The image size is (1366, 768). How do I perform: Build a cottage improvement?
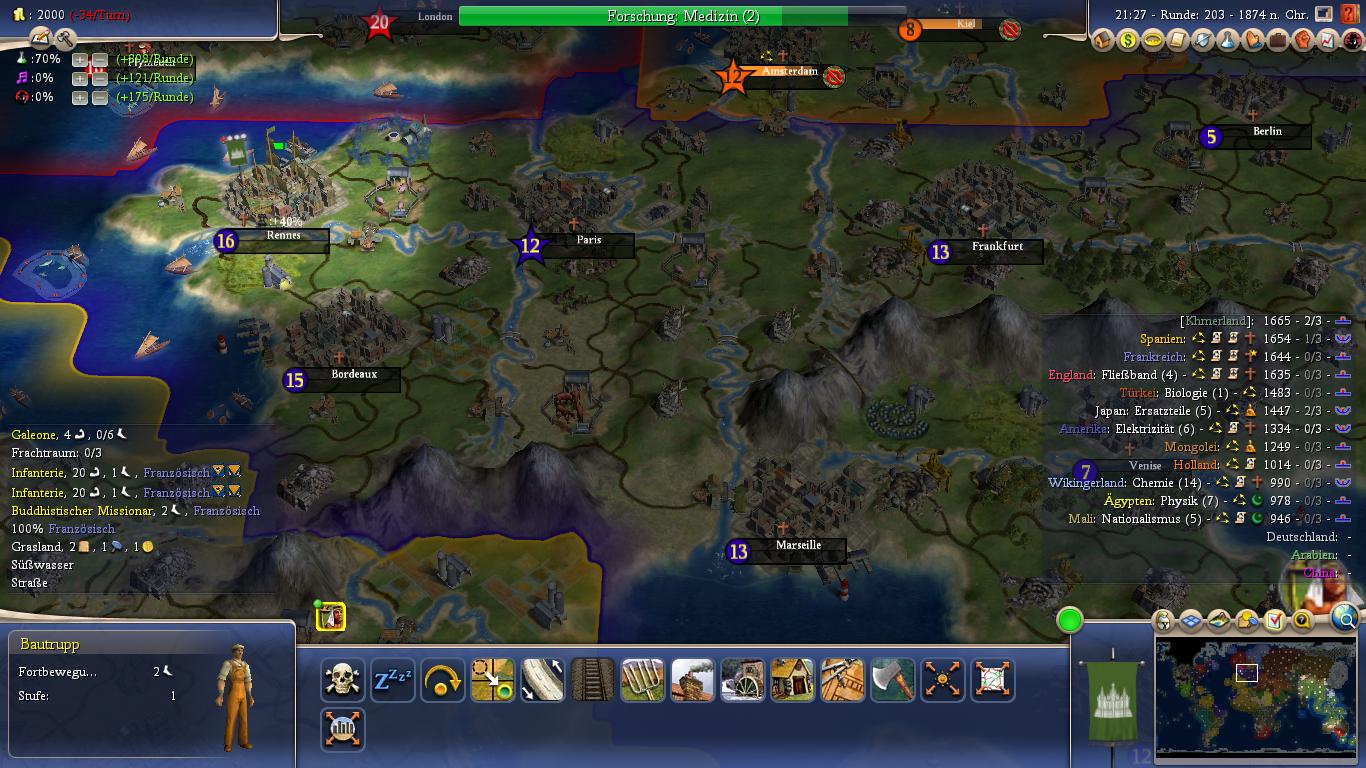793,680
